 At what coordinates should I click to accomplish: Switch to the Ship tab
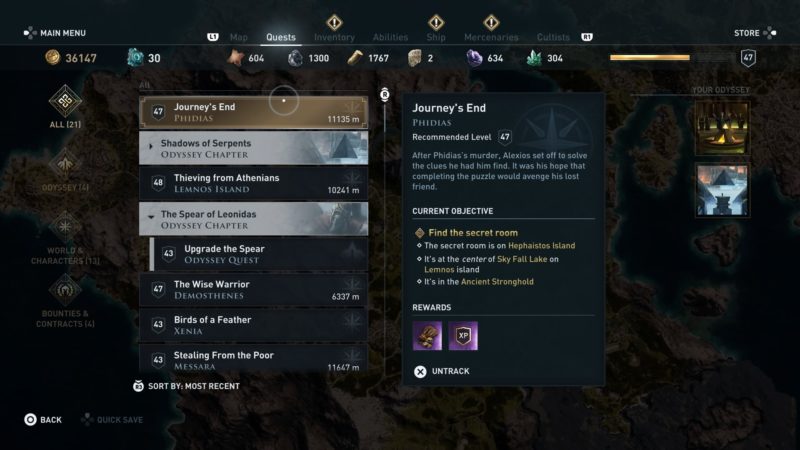pos(436,38)
